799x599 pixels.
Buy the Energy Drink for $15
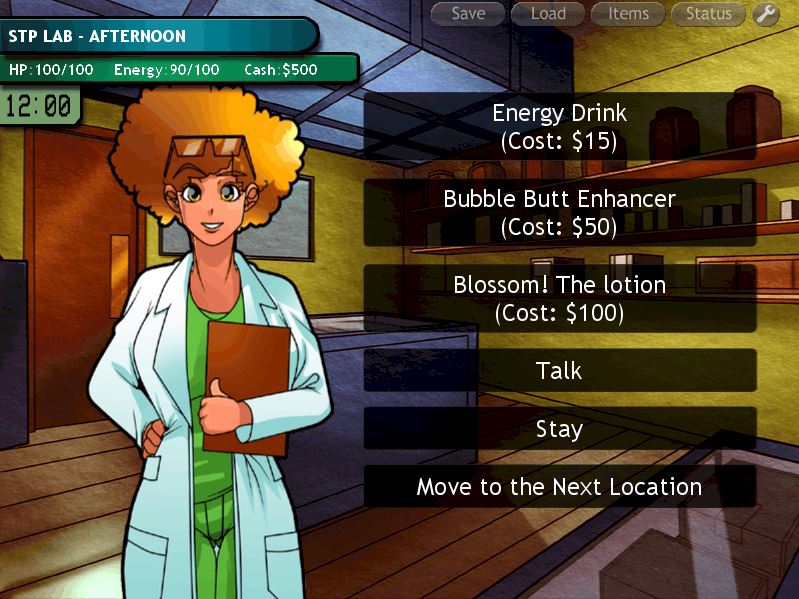[x=559, y=126]
